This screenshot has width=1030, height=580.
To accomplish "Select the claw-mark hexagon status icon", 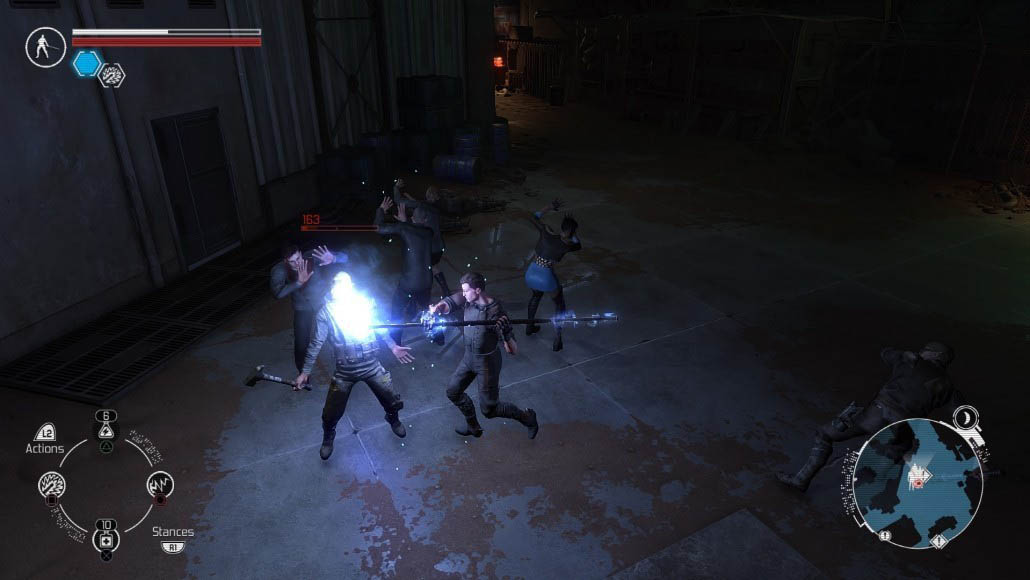I will pyautogui.click(x=111, y=75).
